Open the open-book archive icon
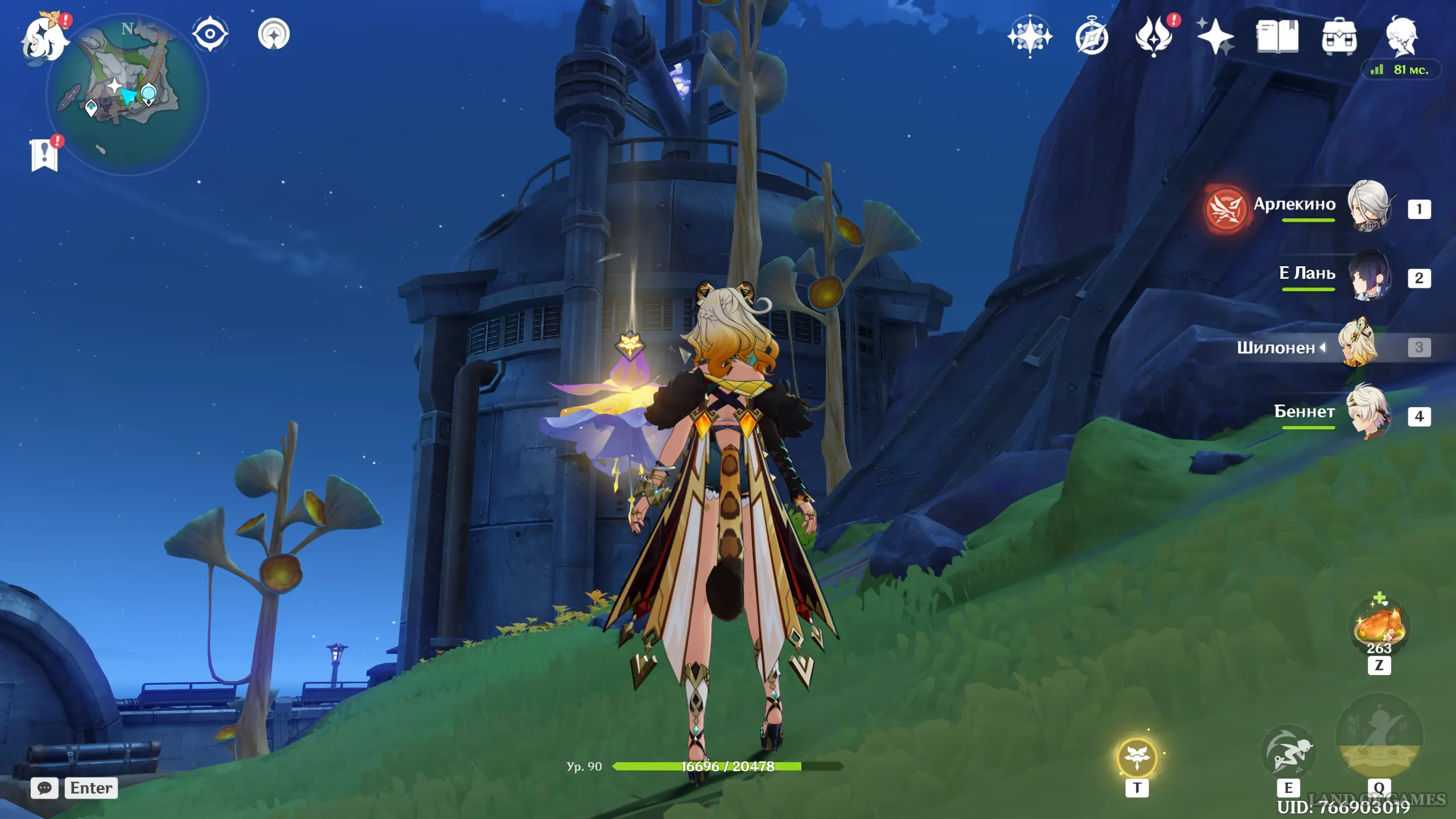Viewport: 1456px width, 819px height. point(1277,36)
